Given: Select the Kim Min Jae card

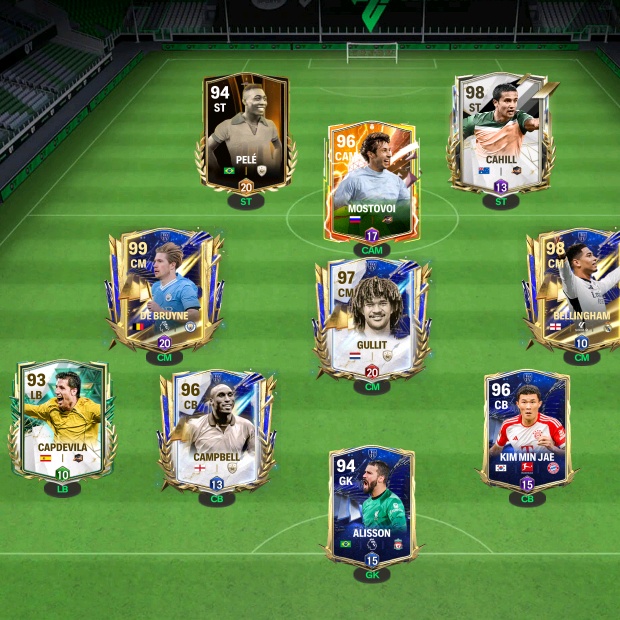Looking at the screenshot, I should [527, 428].
